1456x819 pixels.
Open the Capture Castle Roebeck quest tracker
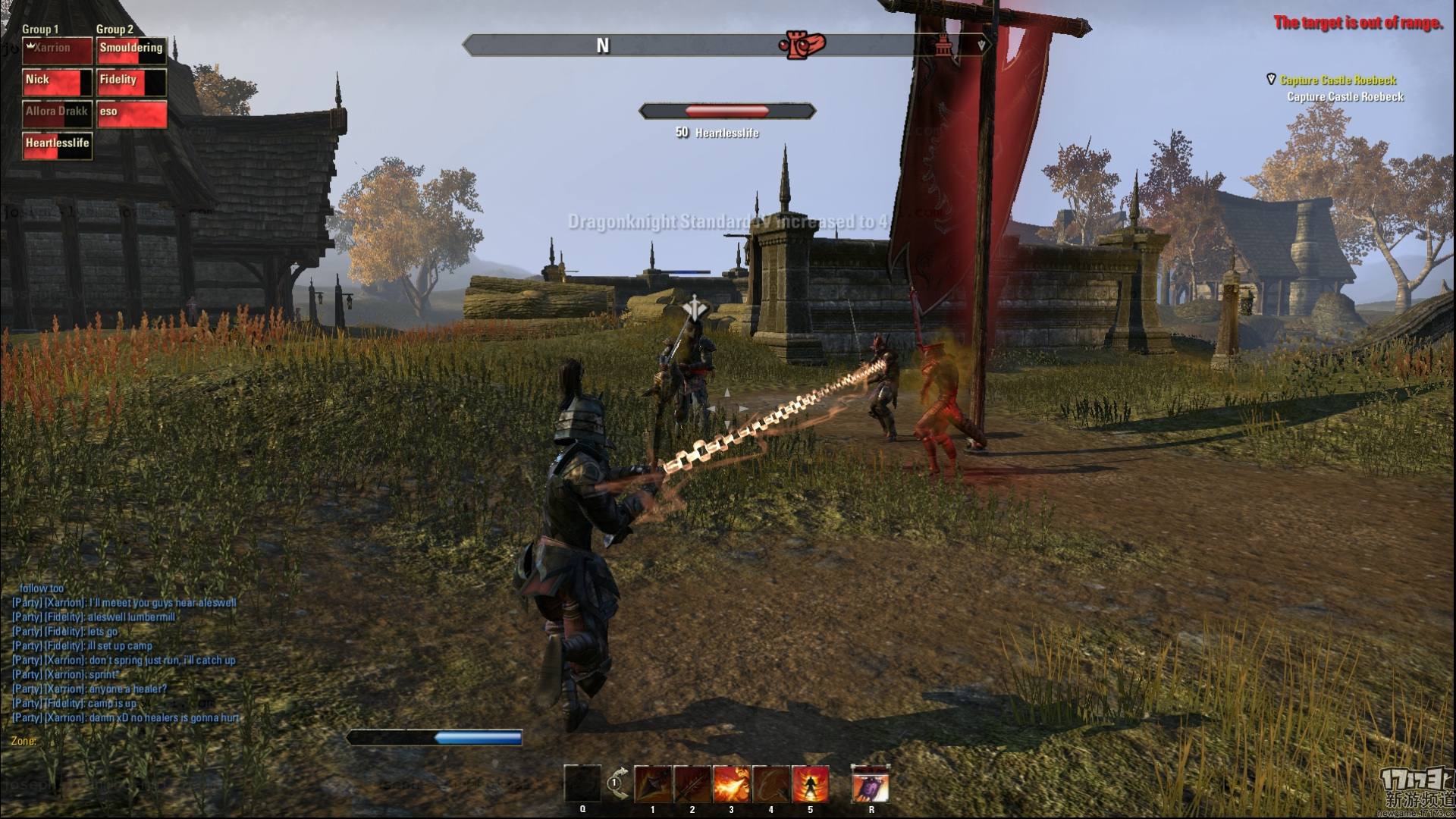1338,80
